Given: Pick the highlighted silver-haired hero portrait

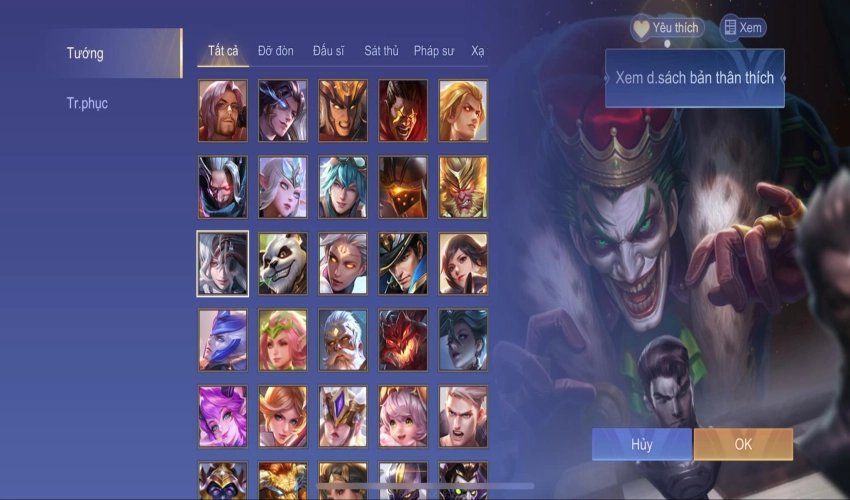Looking at the screenshot, I should 223,263.
